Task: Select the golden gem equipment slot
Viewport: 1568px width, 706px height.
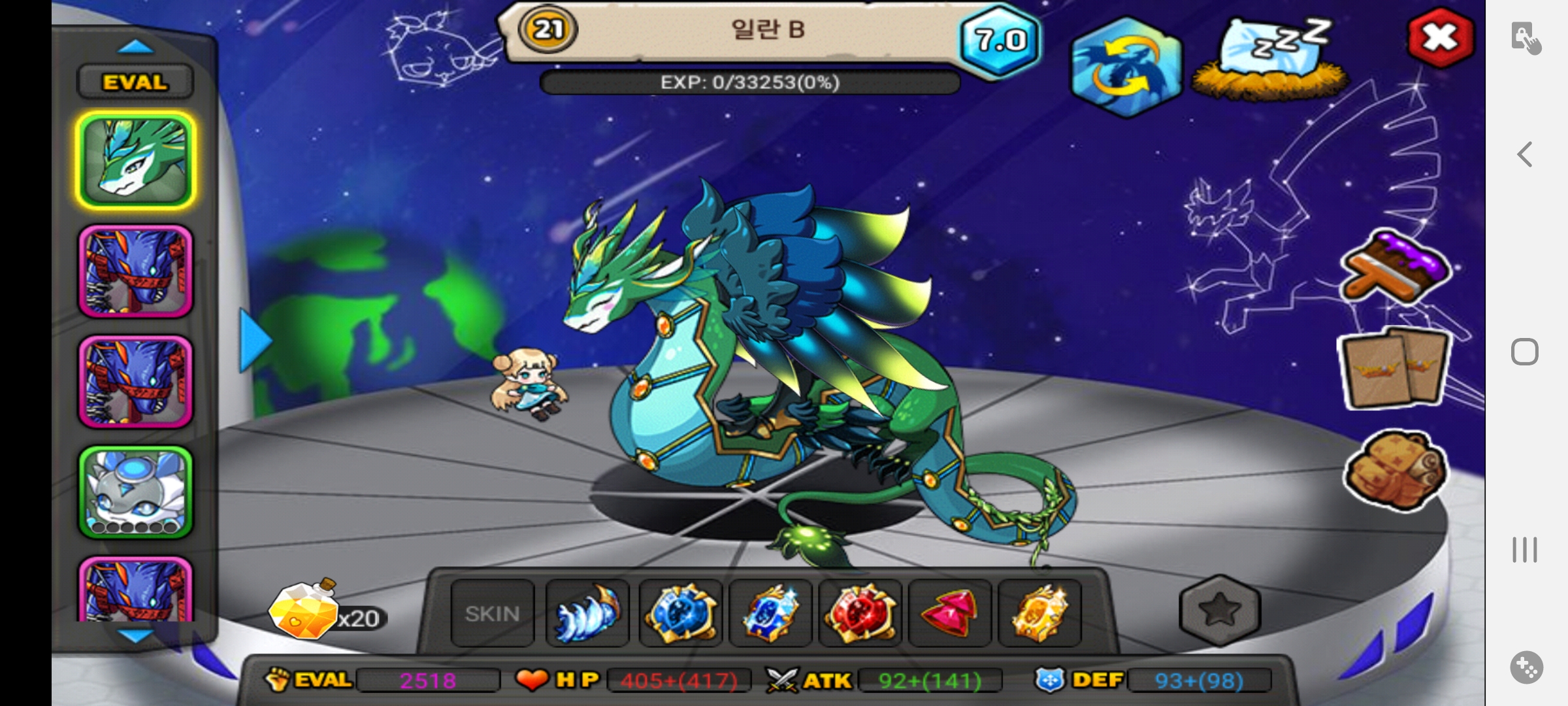Action: [1039, 613]
